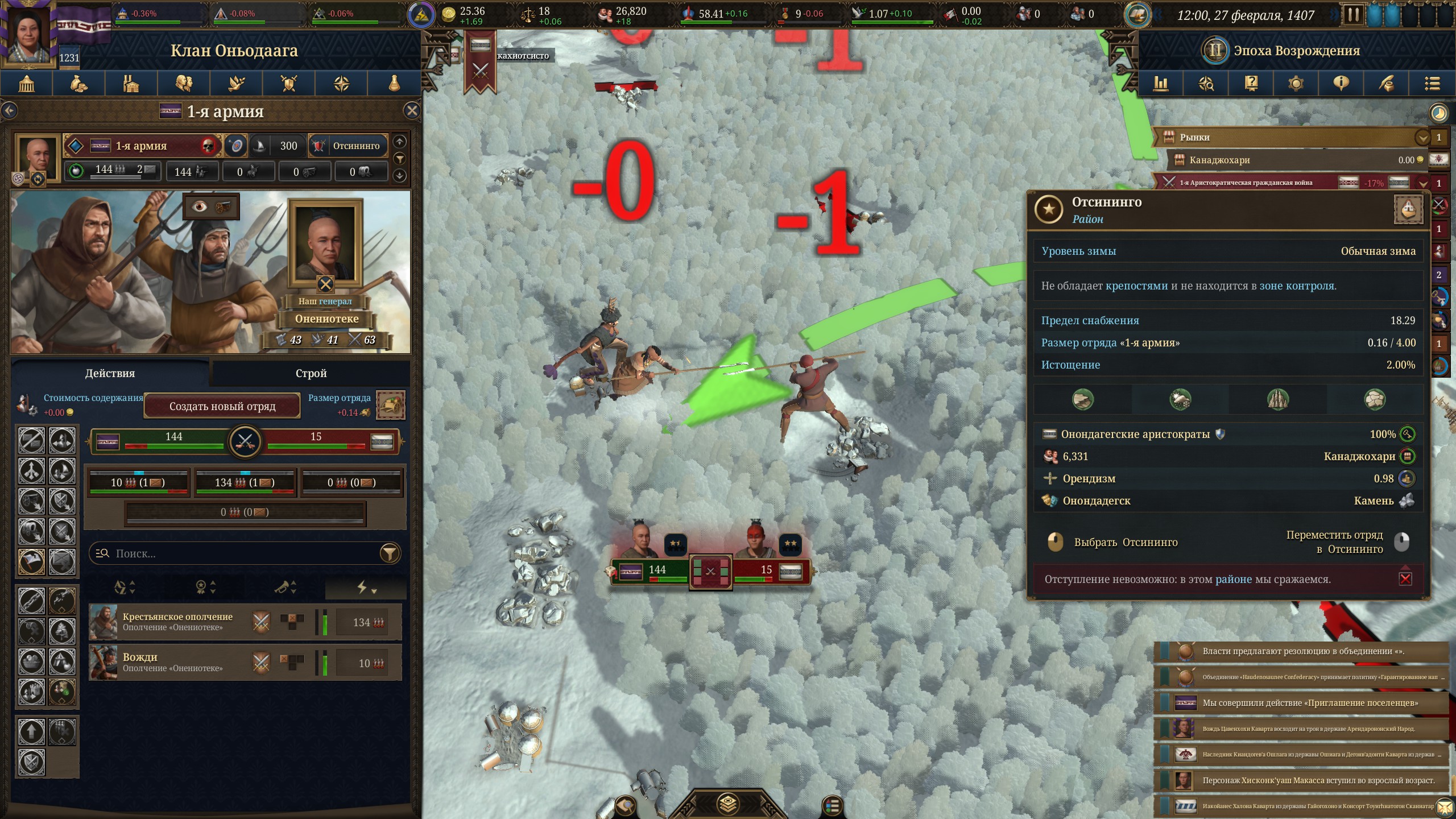Image resolution: width=1456 pixels, height=819 pixels.
Task: Open the notification about settlers invitation
Action: click(1301, 703)
